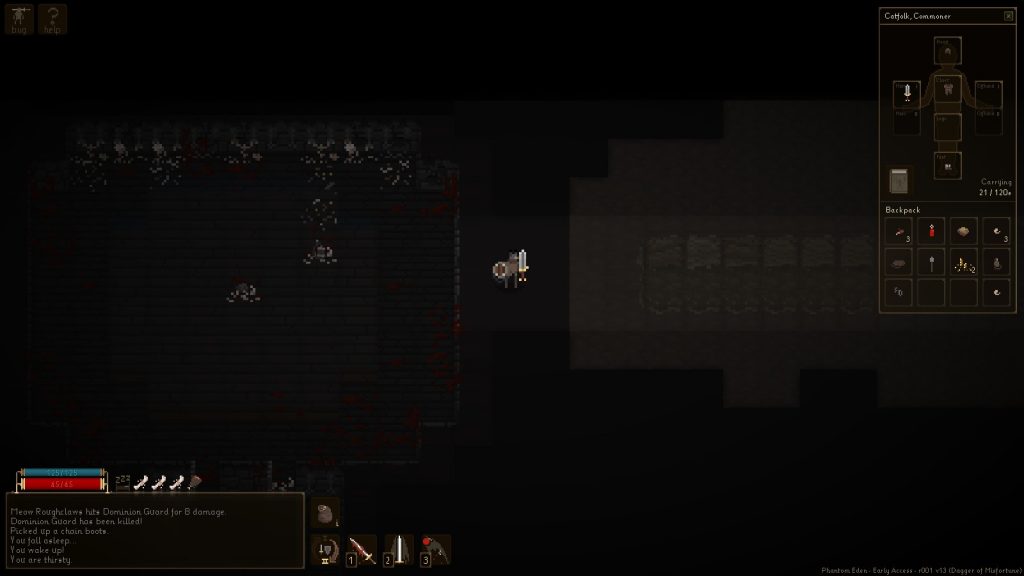Select the chest armor equipment slot

coord(947,89)
